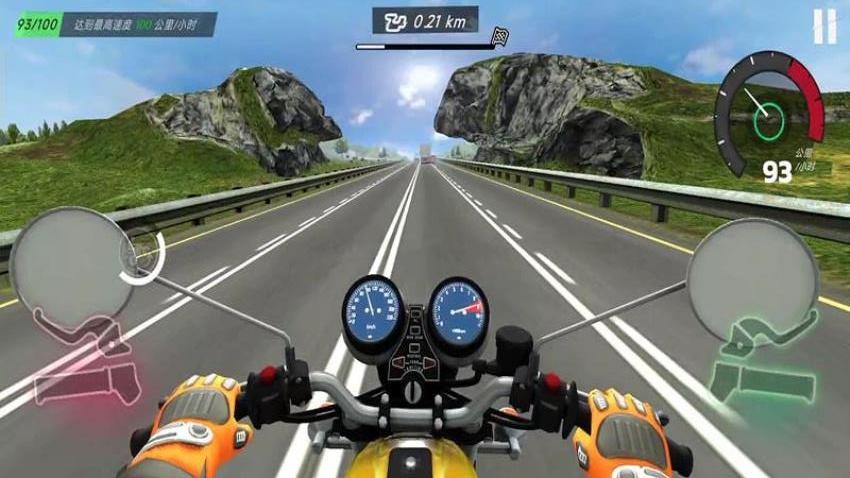Tap the red brake lever control

click(x=83, y=360)
